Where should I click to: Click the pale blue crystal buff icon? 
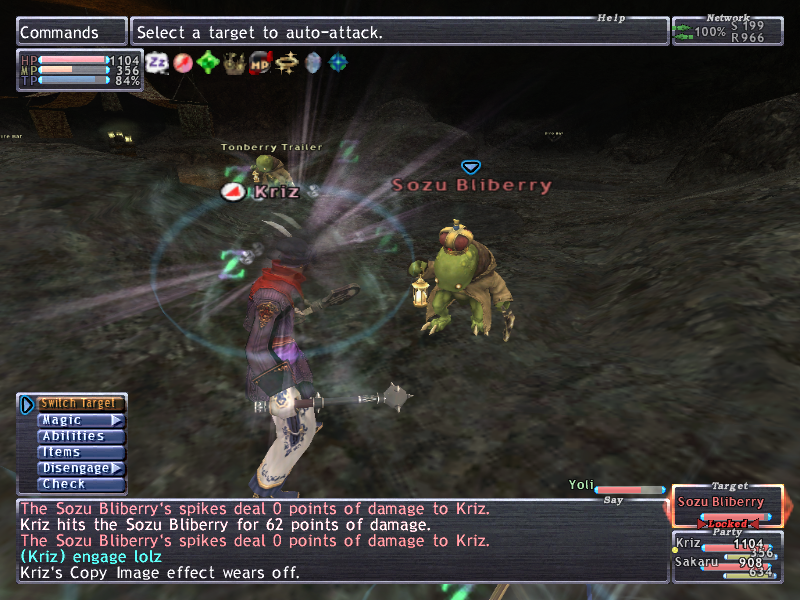click(x=313, y=63)
